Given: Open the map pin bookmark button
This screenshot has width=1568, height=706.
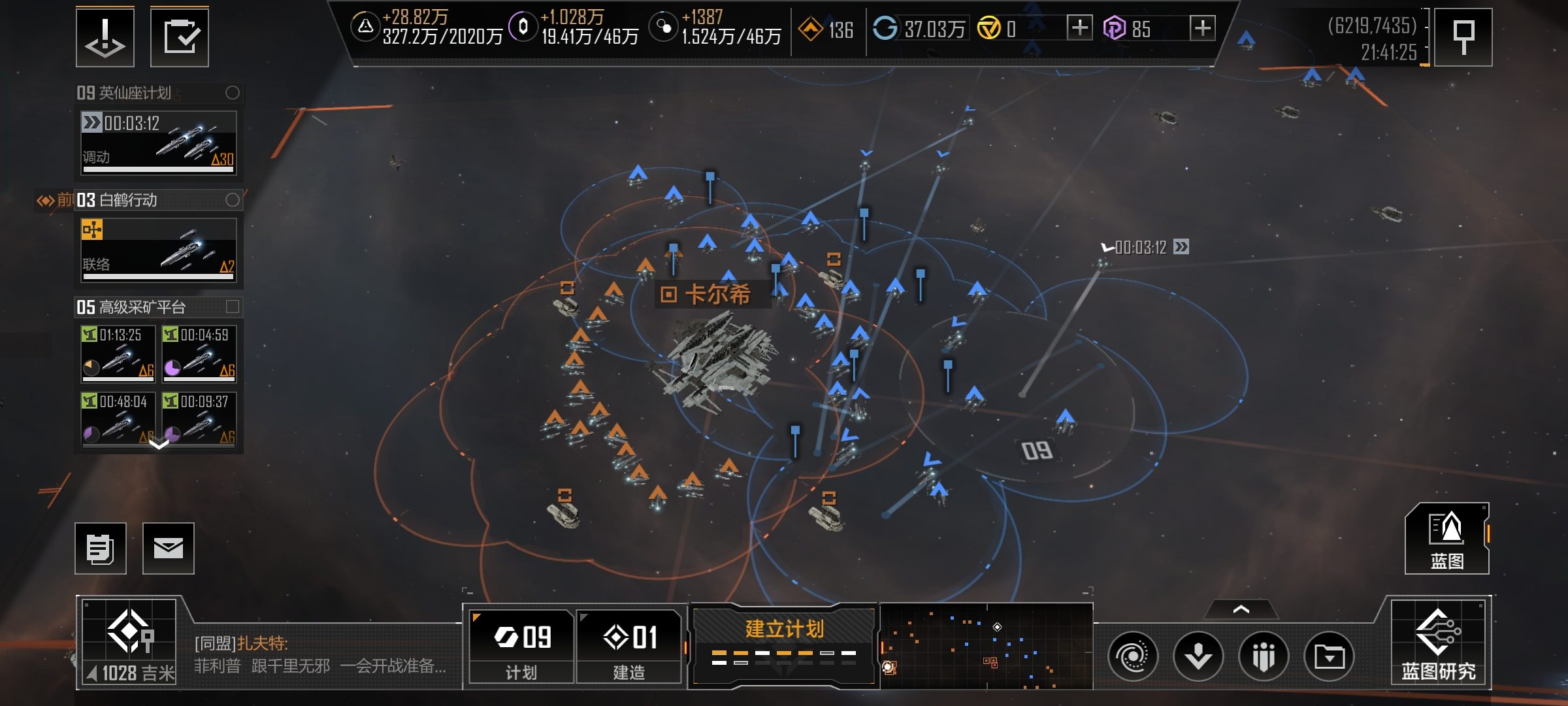Looking at the screenshot, I should pyautogui.click(x=1463, y=37).
